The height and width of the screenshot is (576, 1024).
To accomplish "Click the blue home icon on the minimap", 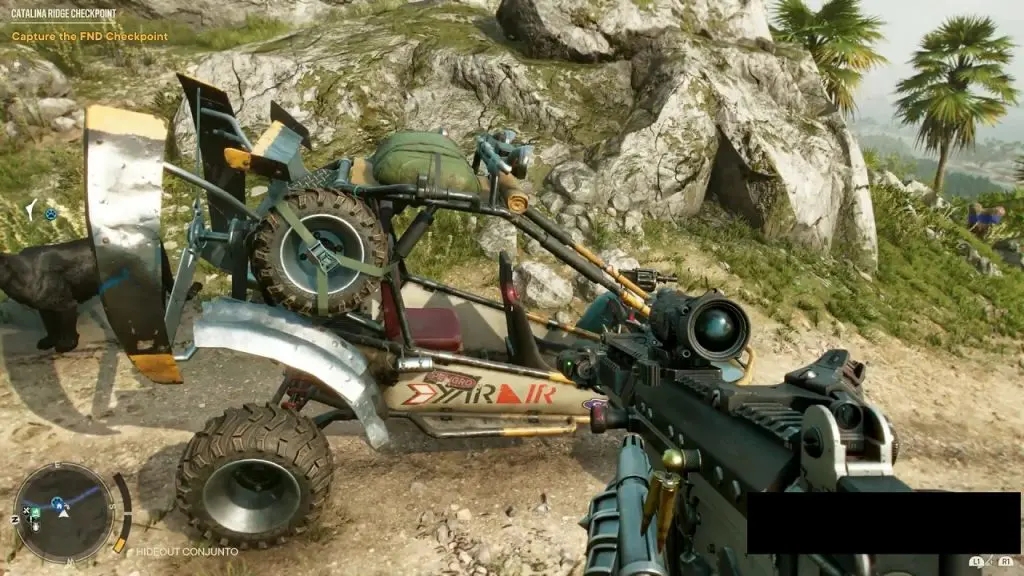I will (x=58, y=503).
